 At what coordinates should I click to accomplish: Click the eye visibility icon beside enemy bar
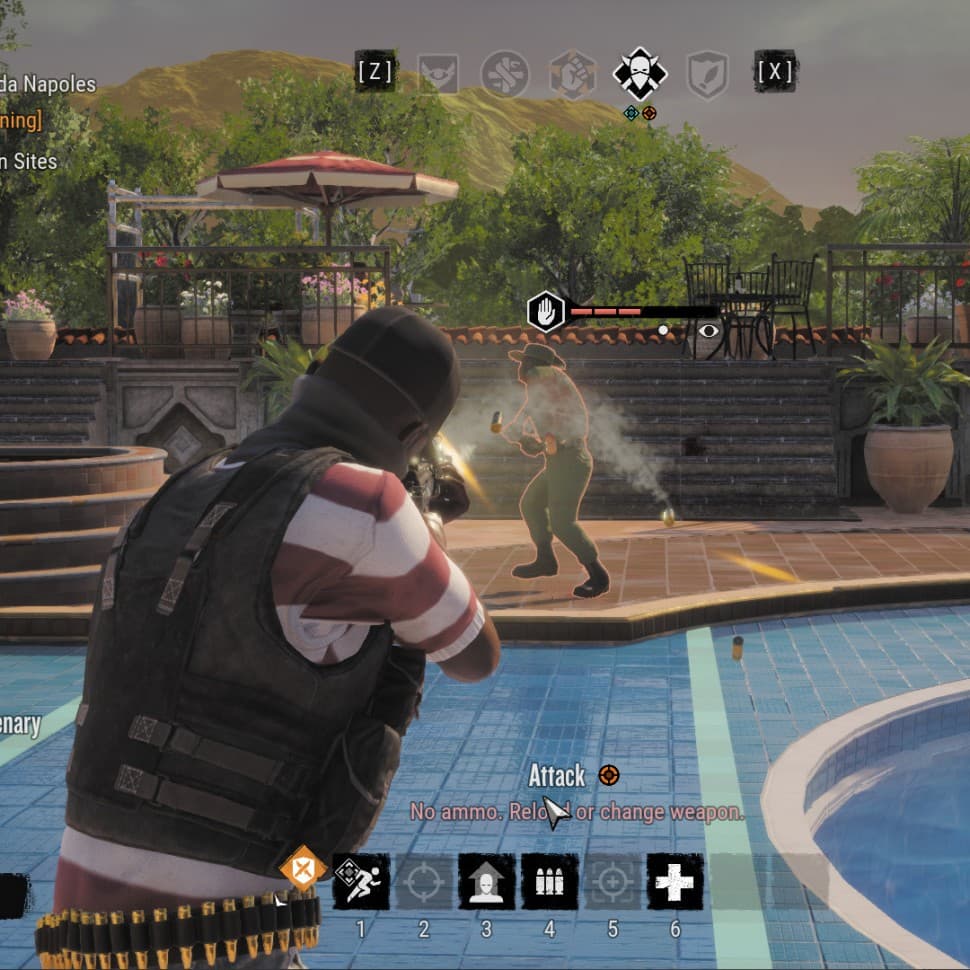pos(708,330)
